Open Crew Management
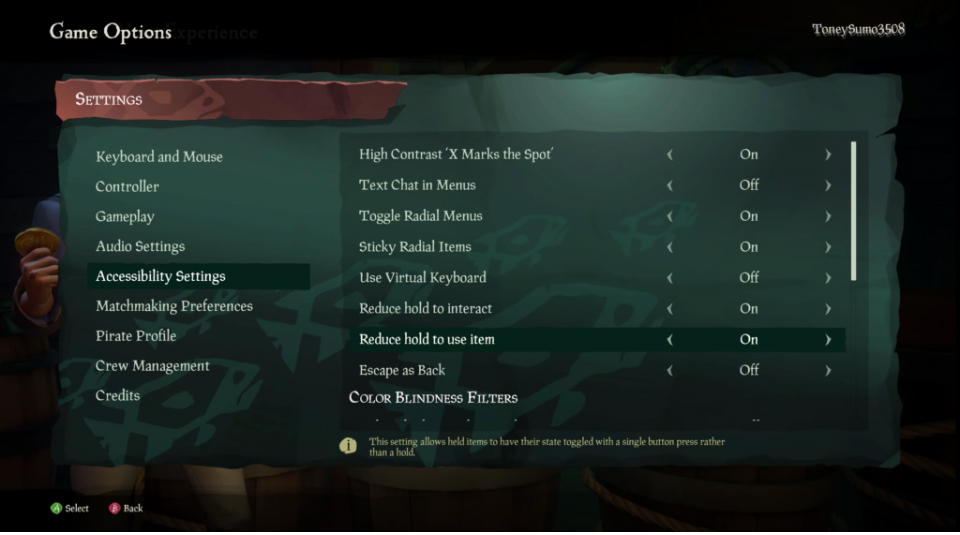 [x=152, y=366]
